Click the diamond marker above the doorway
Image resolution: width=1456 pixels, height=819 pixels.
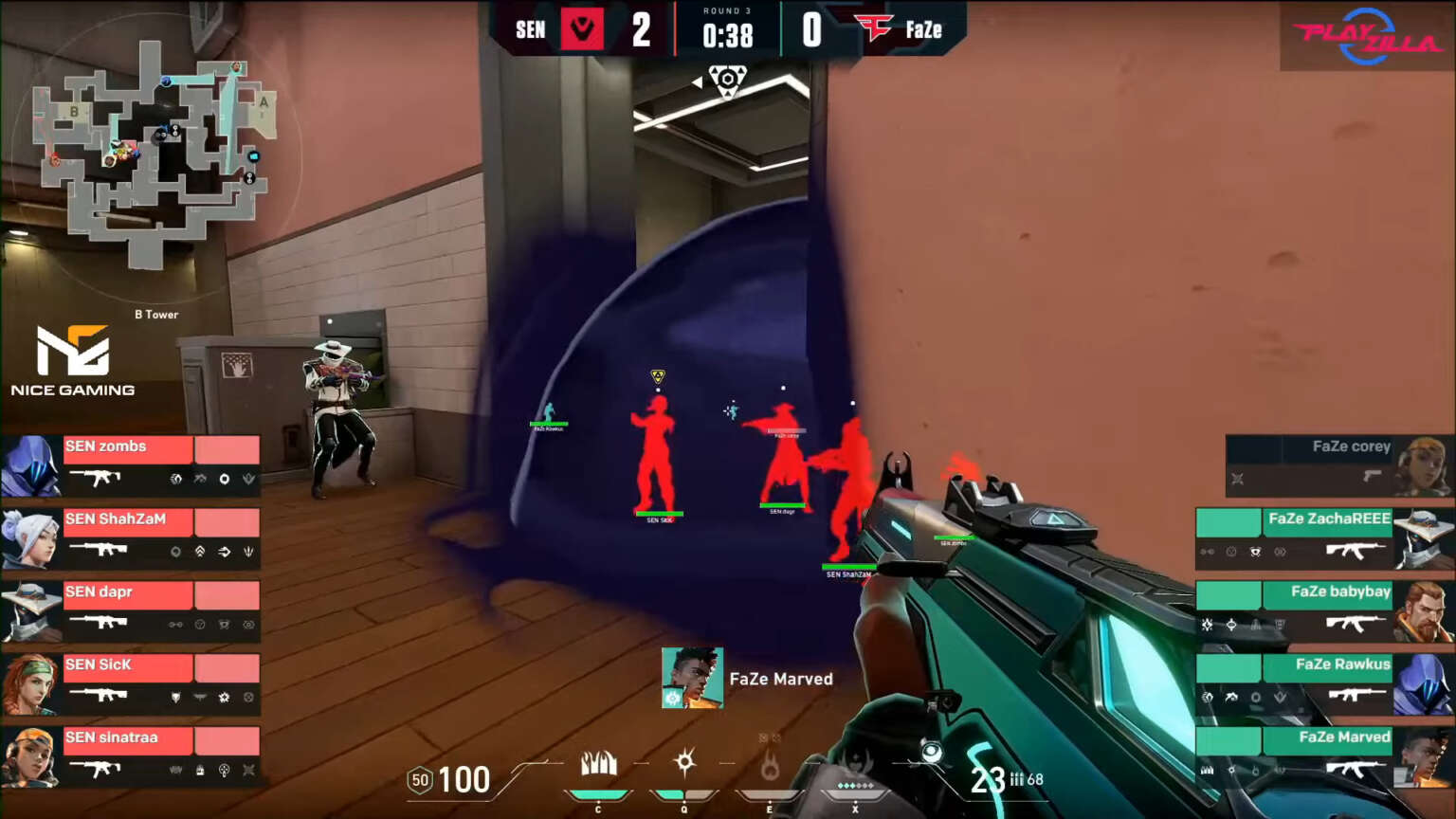coord(728,81)
